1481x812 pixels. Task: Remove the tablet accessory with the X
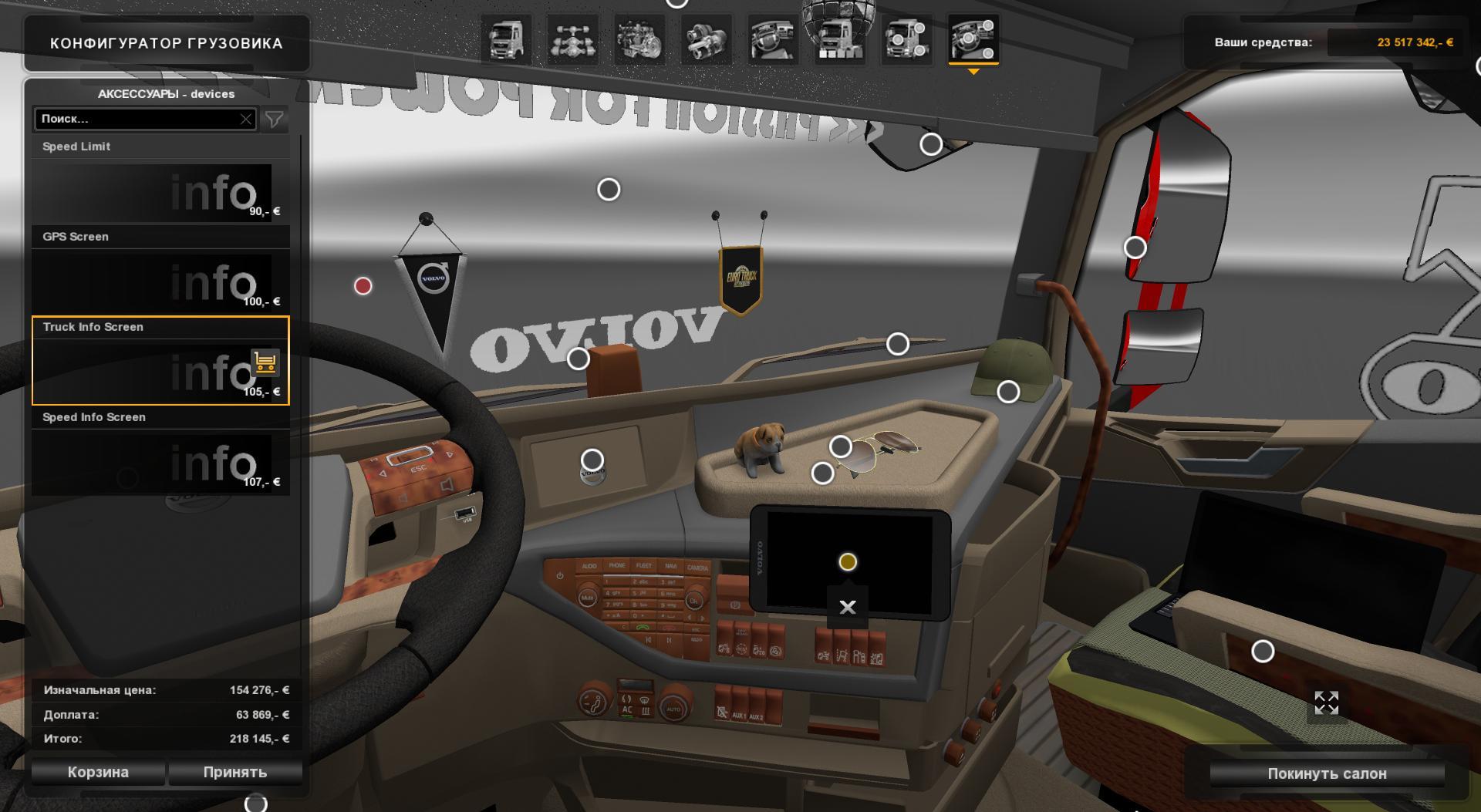pyautogui.click(x=847, y=607)
